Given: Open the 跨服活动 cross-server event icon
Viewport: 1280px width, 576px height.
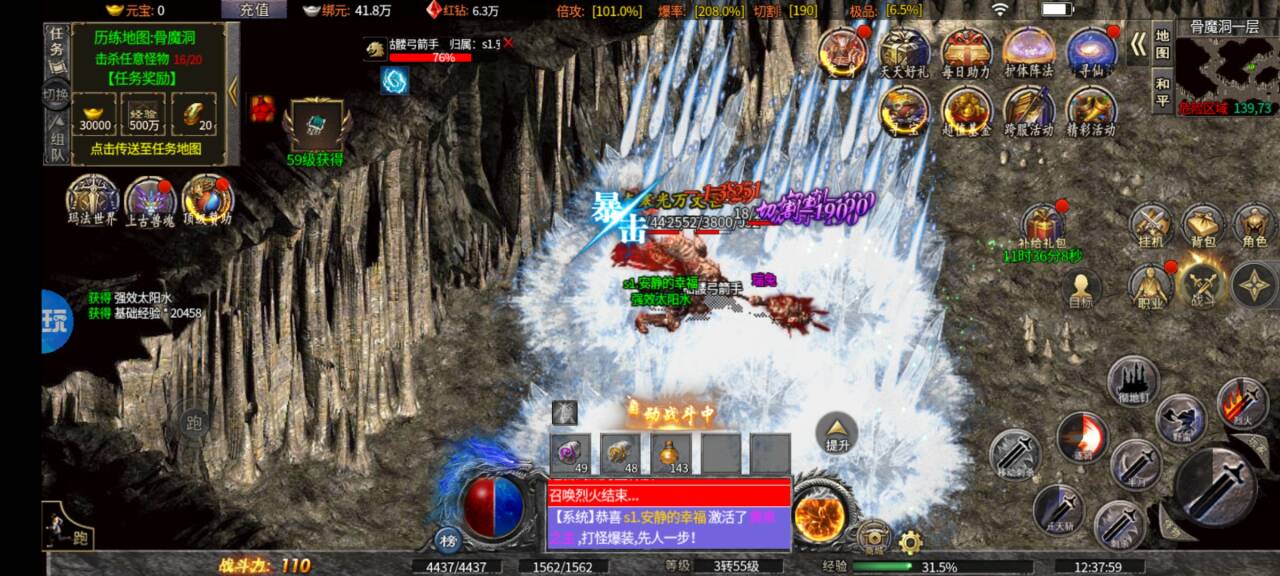Looking at the screenshot, I should click(x=1029, y=110).
